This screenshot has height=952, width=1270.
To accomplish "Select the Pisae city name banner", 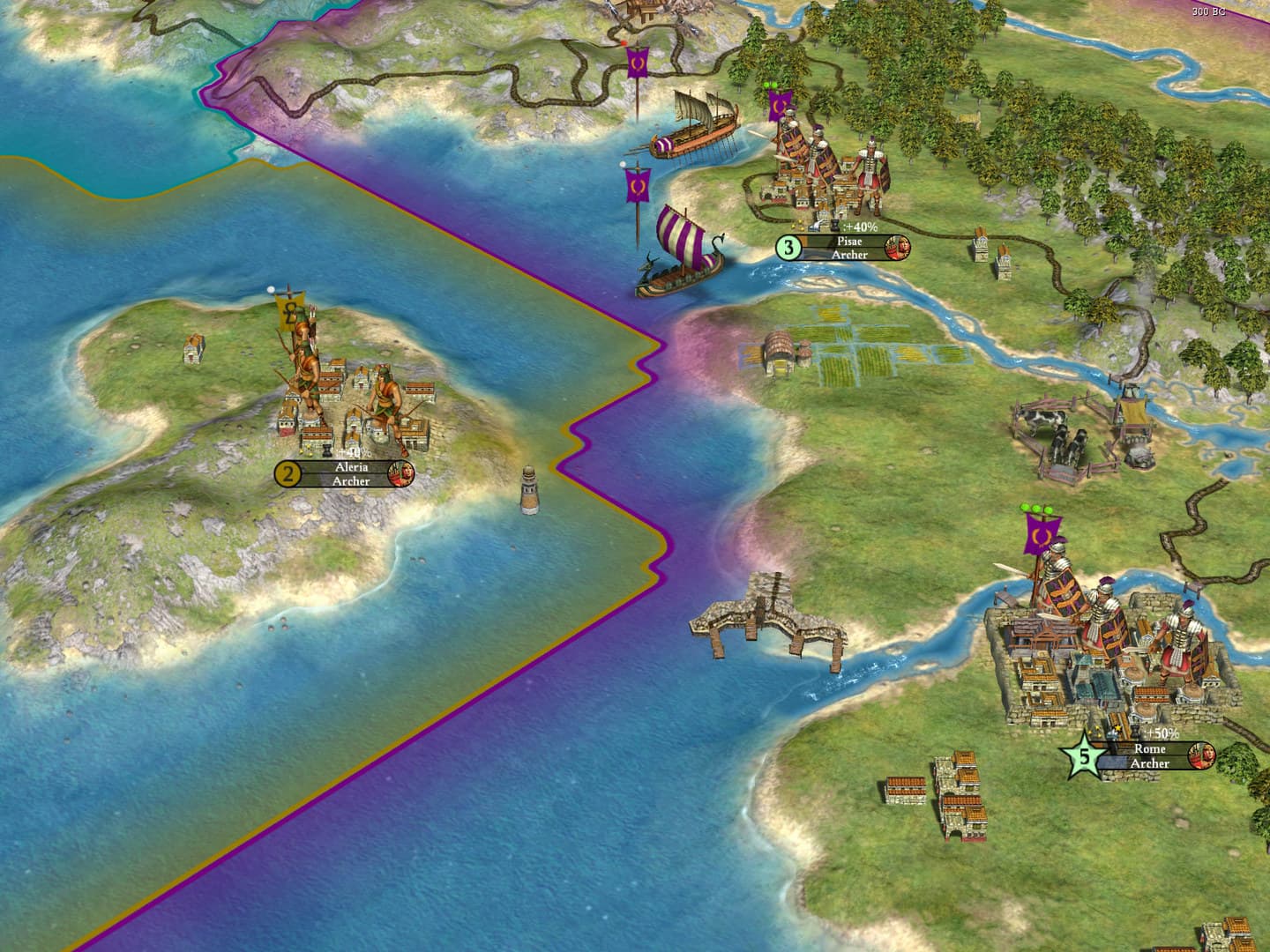I will point(849,241).
